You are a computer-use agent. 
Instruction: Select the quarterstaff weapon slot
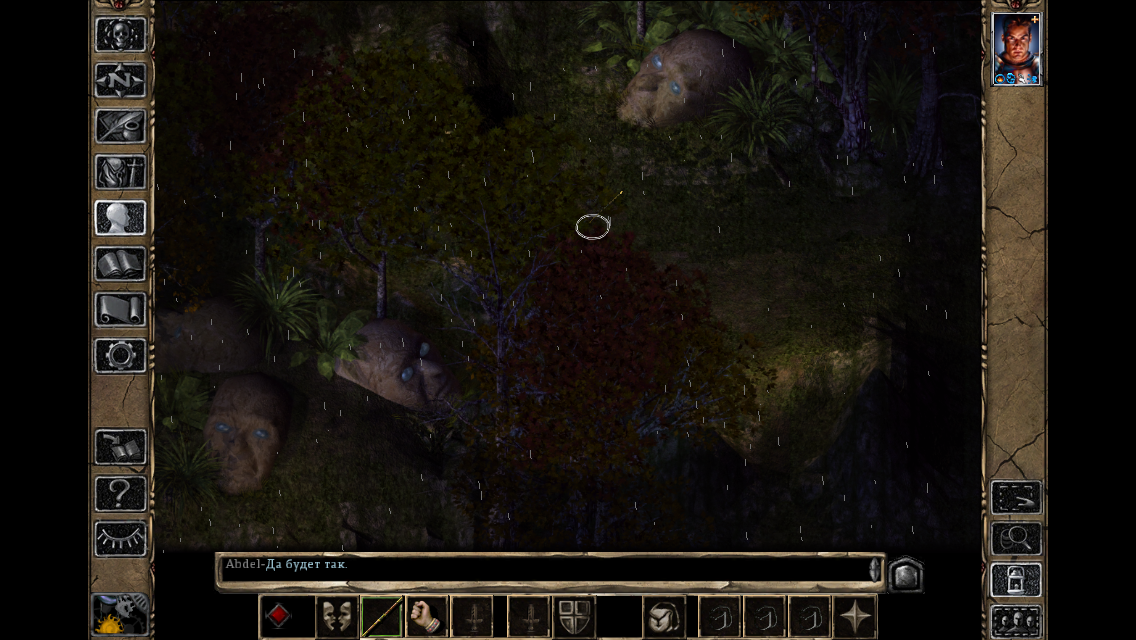pos(382,616)
